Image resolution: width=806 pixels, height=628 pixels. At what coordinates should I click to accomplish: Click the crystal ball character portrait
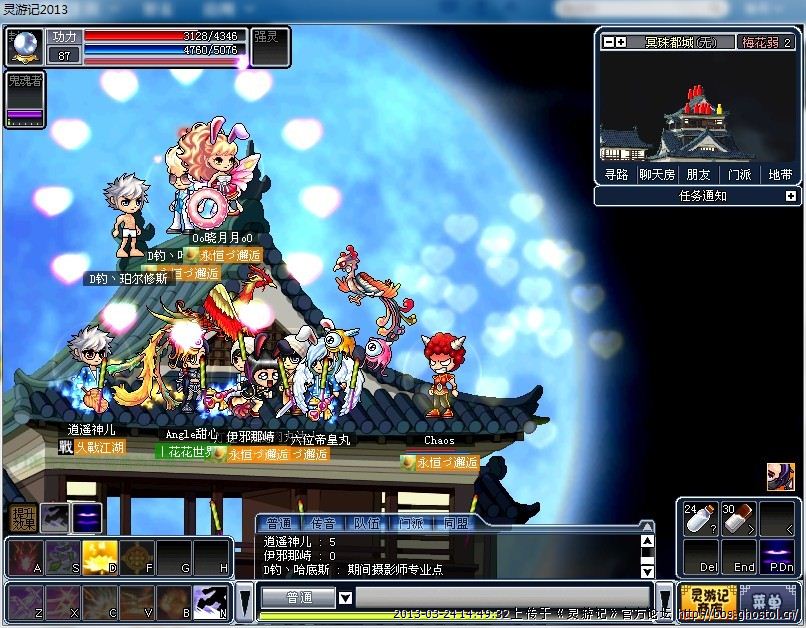coord(26,47)
